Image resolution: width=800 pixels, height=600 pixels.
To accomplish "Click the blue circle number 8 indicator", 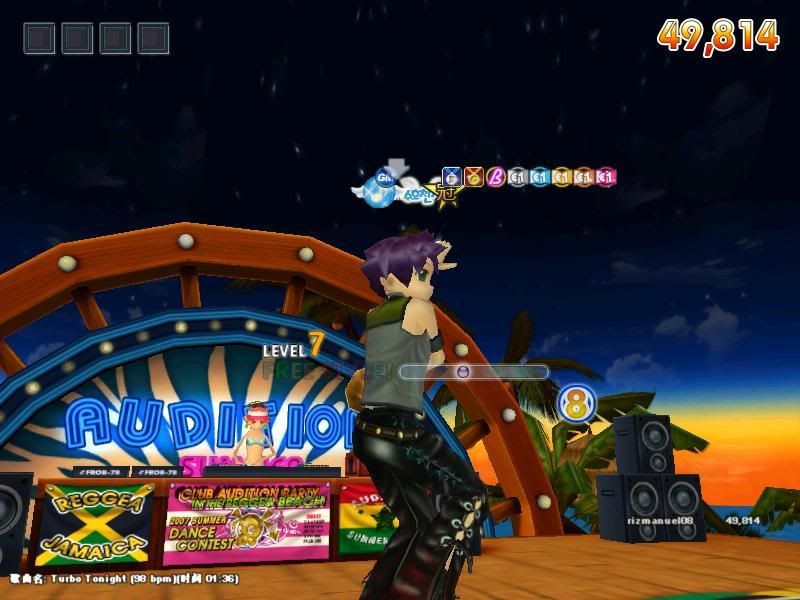I will pos(576,404).
